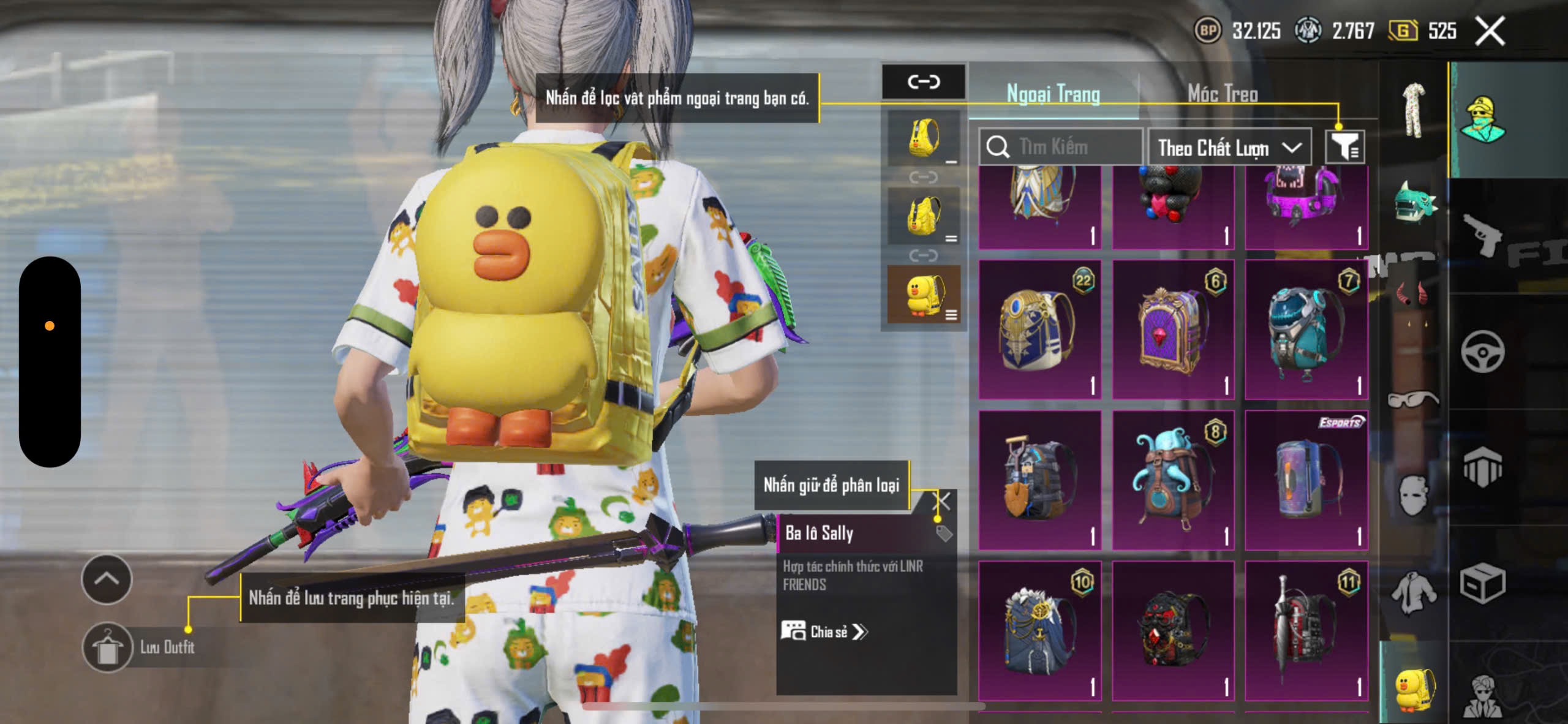Select the Esports backpack skin
Viewport: 1568px width, 724px height.
coord(1306,480)
